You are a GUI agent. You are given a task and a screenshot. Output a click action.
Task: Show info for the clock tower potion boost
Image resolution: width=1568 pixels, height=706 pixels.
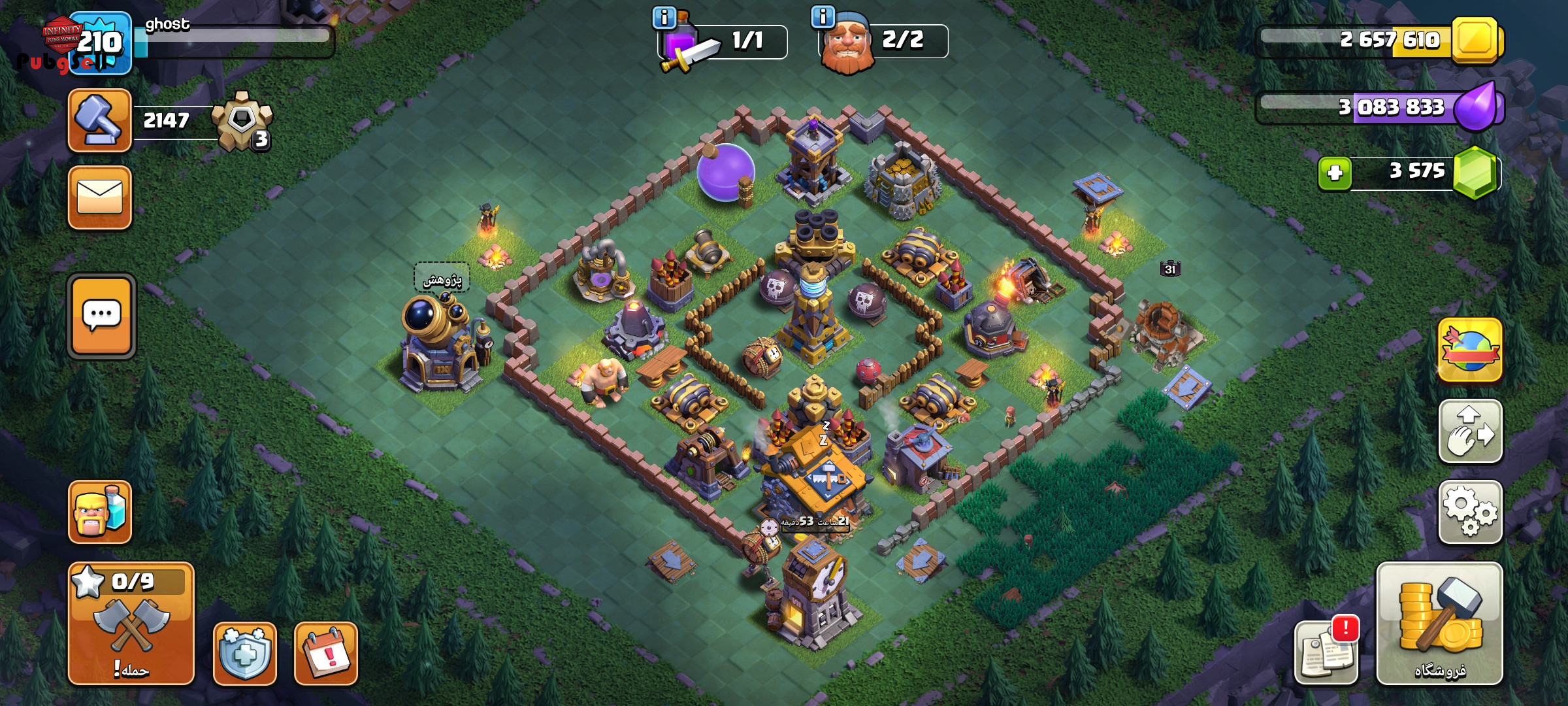coord(664,18)
